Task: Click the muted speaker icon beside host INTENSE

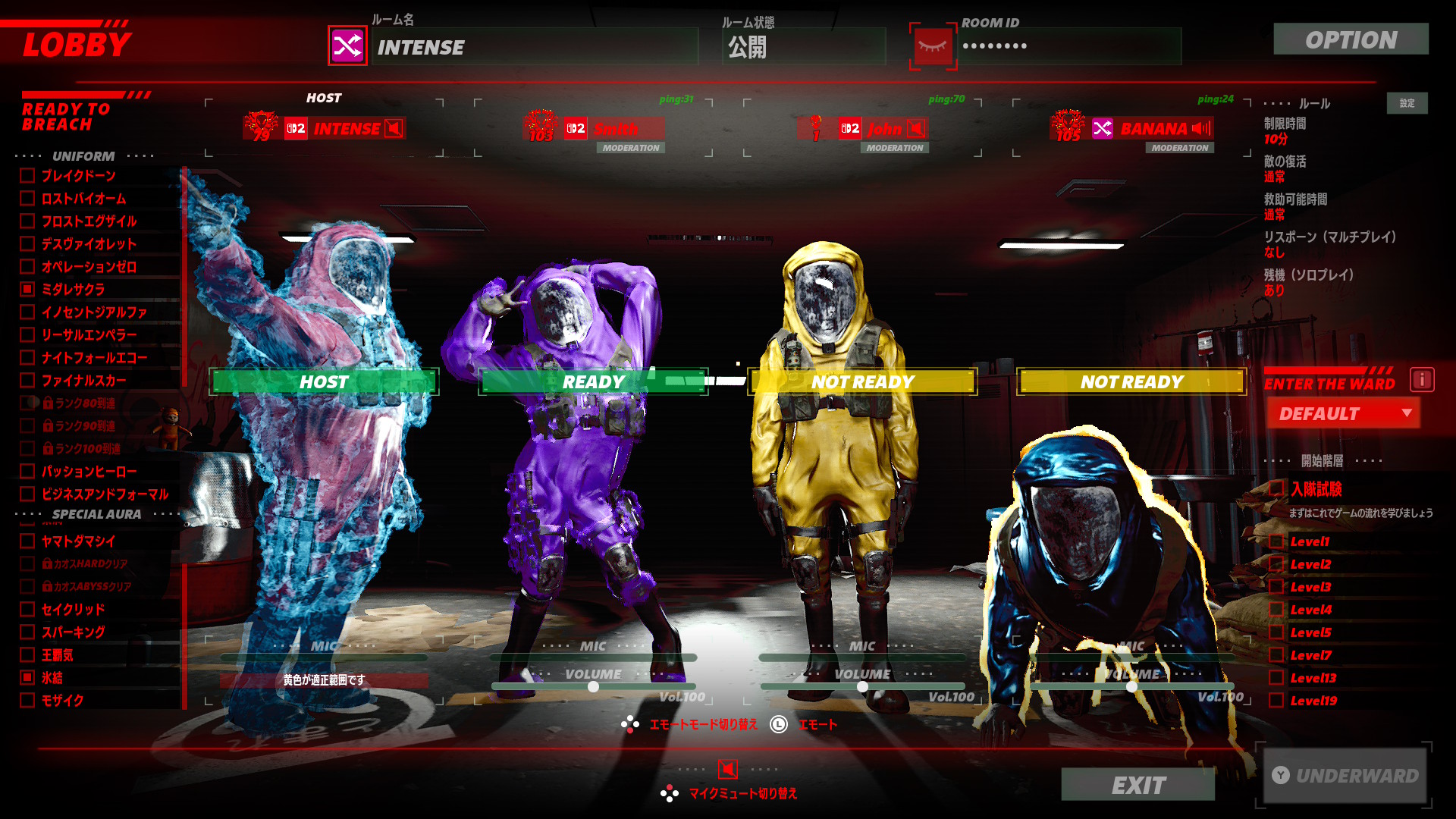Action: pyautogui.click(x=394, y=128)
